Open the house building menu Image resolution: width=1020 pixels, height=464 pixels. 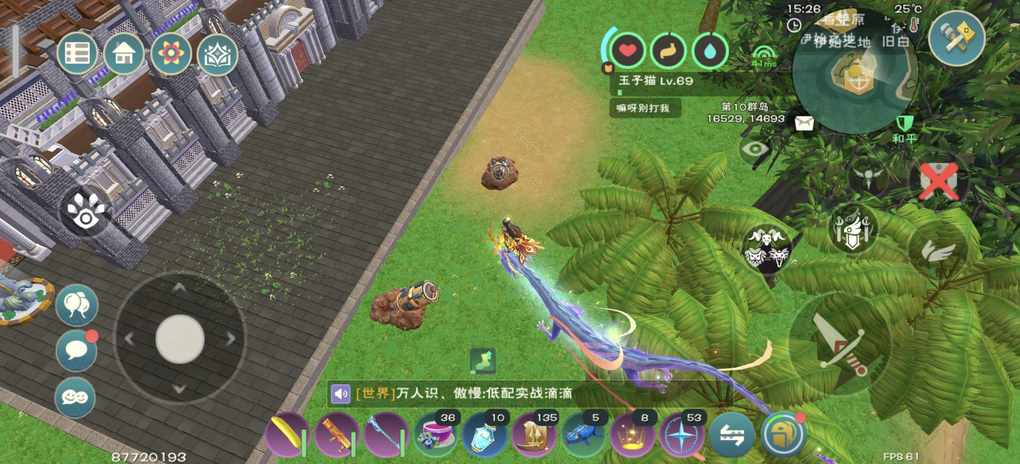(x=124, y=53)
